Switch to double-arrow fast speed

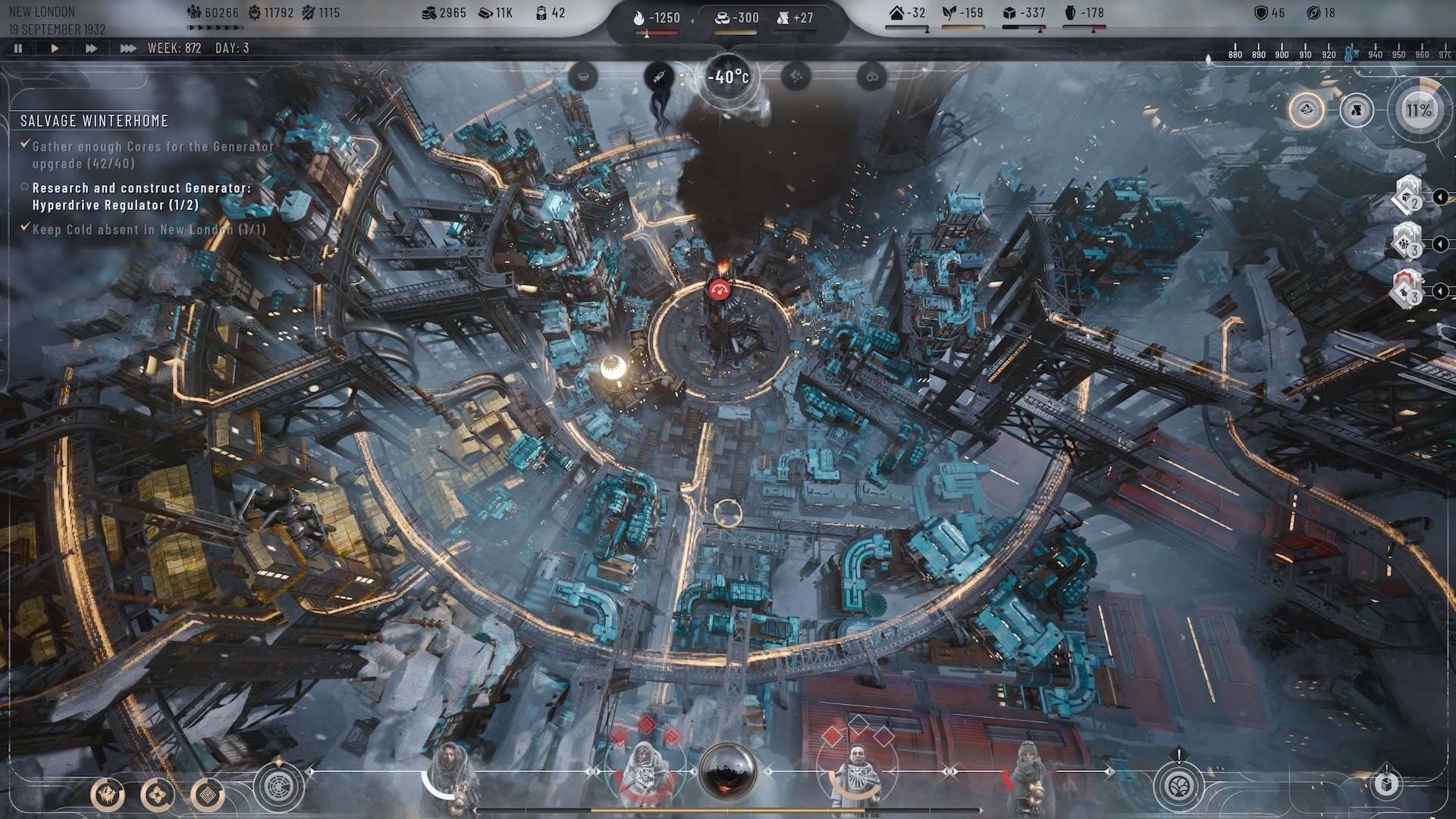tap(91, 49)
